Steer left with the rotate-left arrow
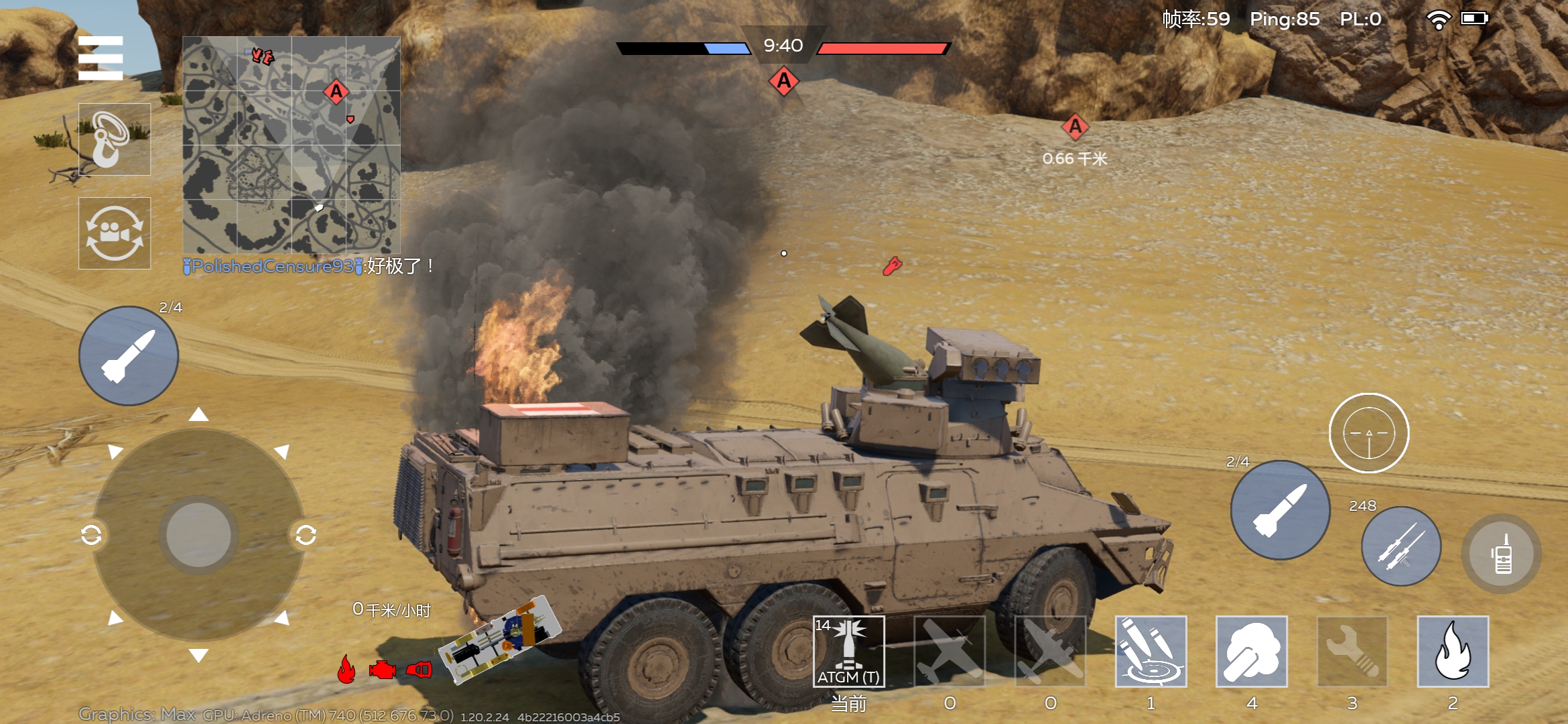 [91, 535]
